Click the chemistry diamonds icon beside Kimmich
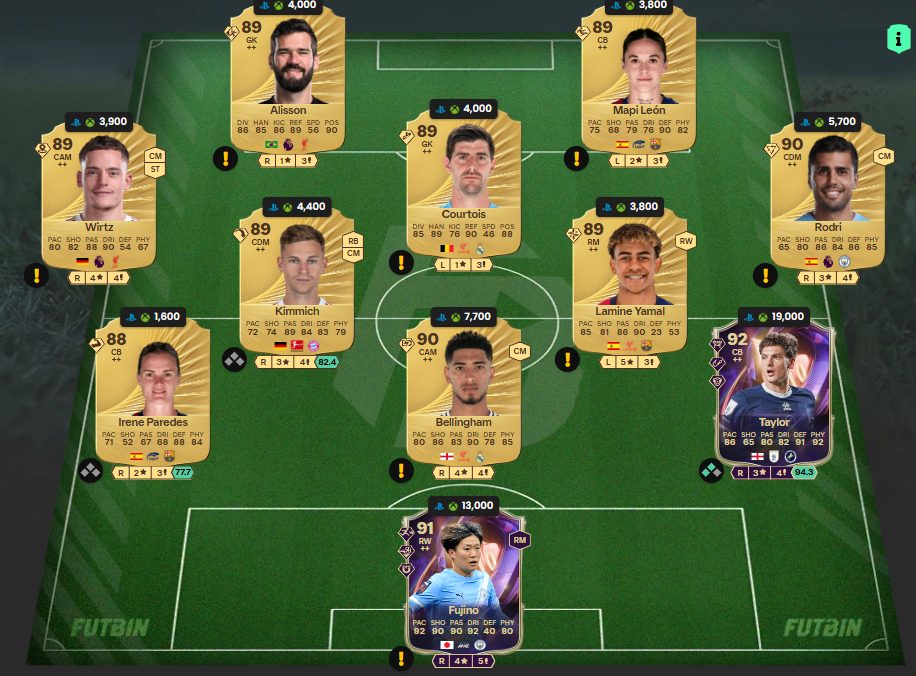 [234, 360]
